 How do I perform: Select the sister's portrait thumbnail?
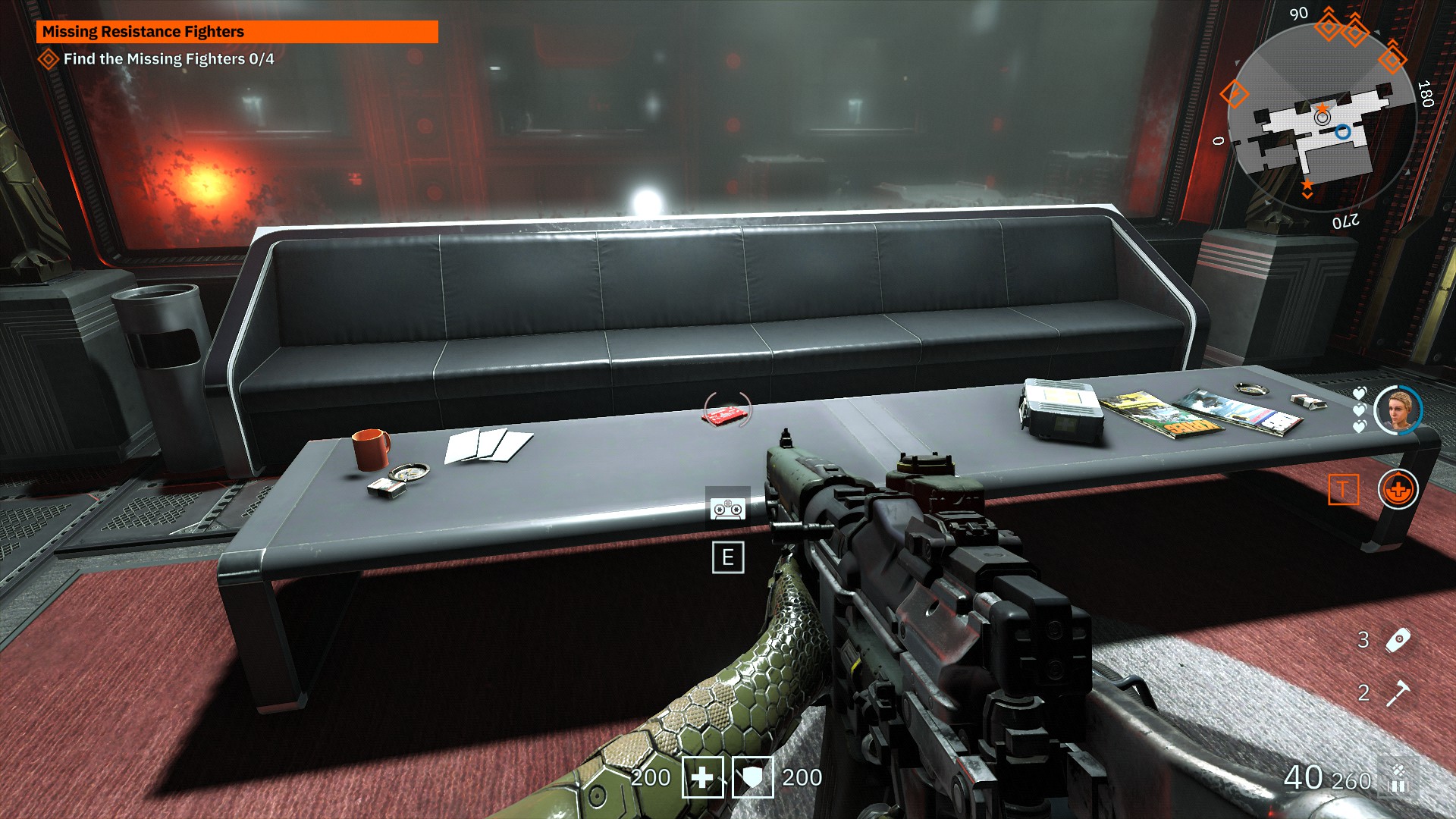(x=1397, y=409)
